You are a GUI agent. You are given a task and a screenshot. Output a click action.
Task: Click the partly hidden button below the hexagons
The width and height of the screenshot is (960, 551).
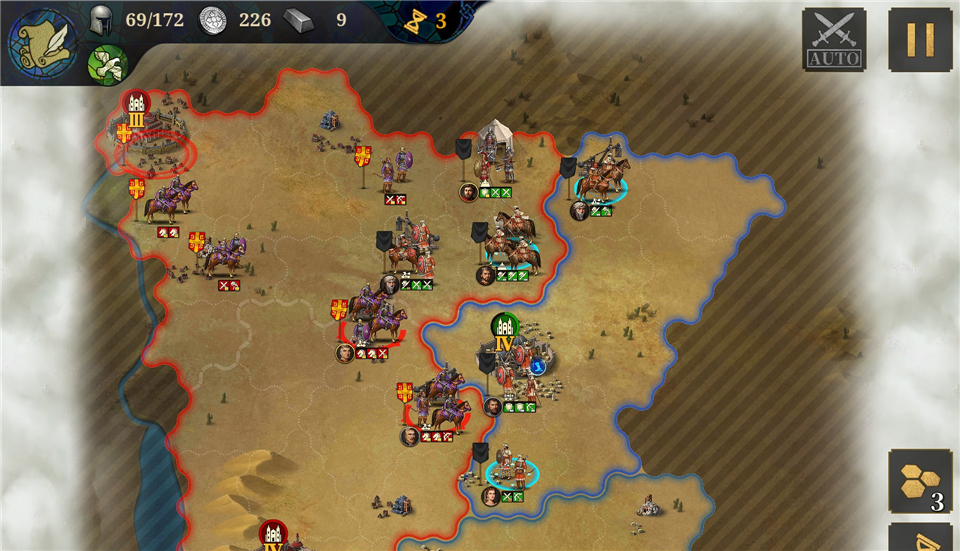pyautogui.click(x=920, y=538)
